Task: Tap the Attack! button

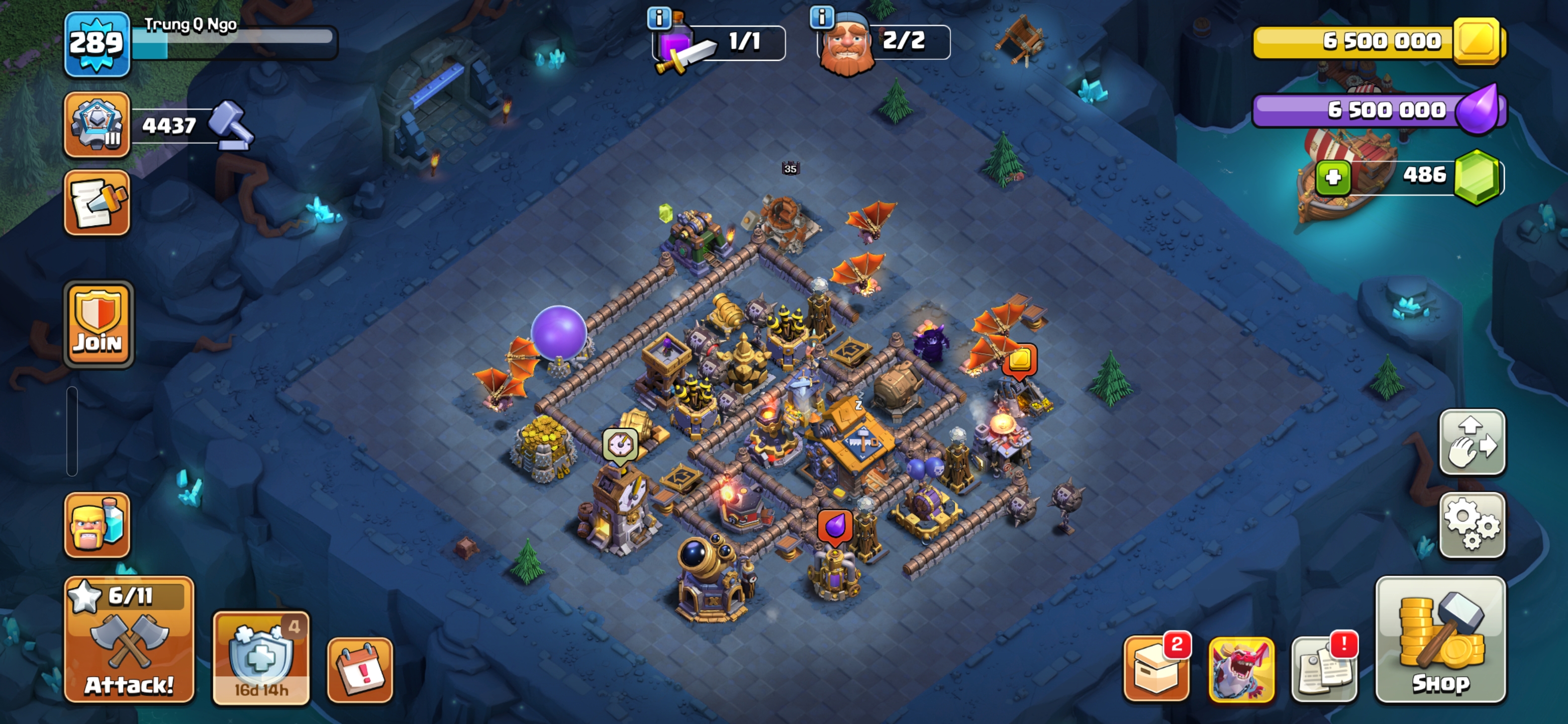Action: coord(129,640)
